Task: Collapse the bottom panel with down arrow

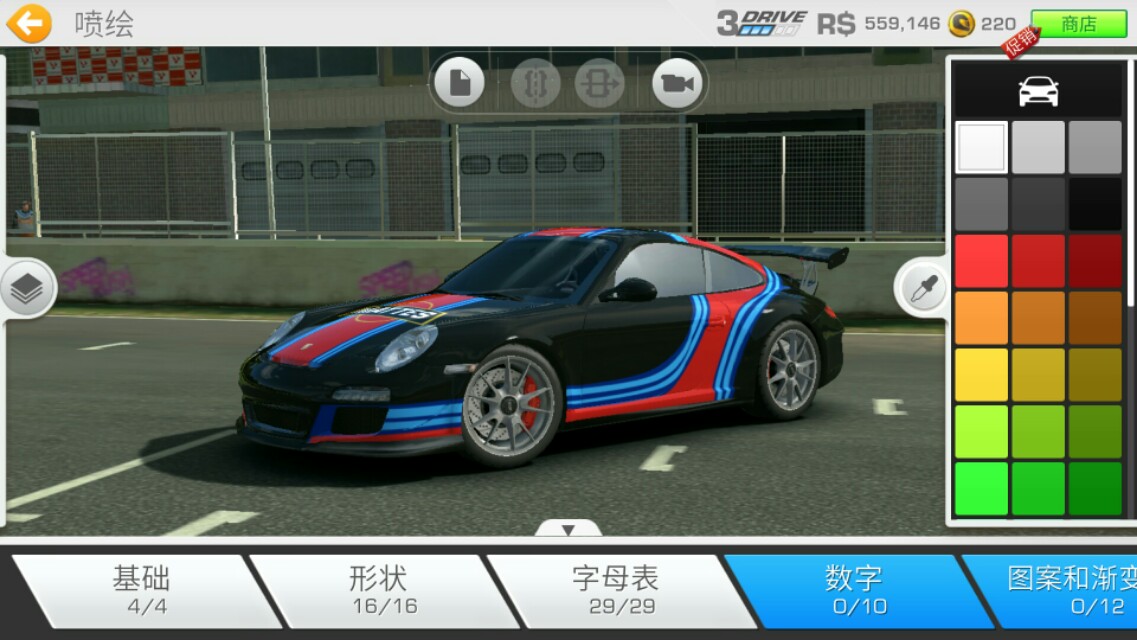Action: pos(568,529)
